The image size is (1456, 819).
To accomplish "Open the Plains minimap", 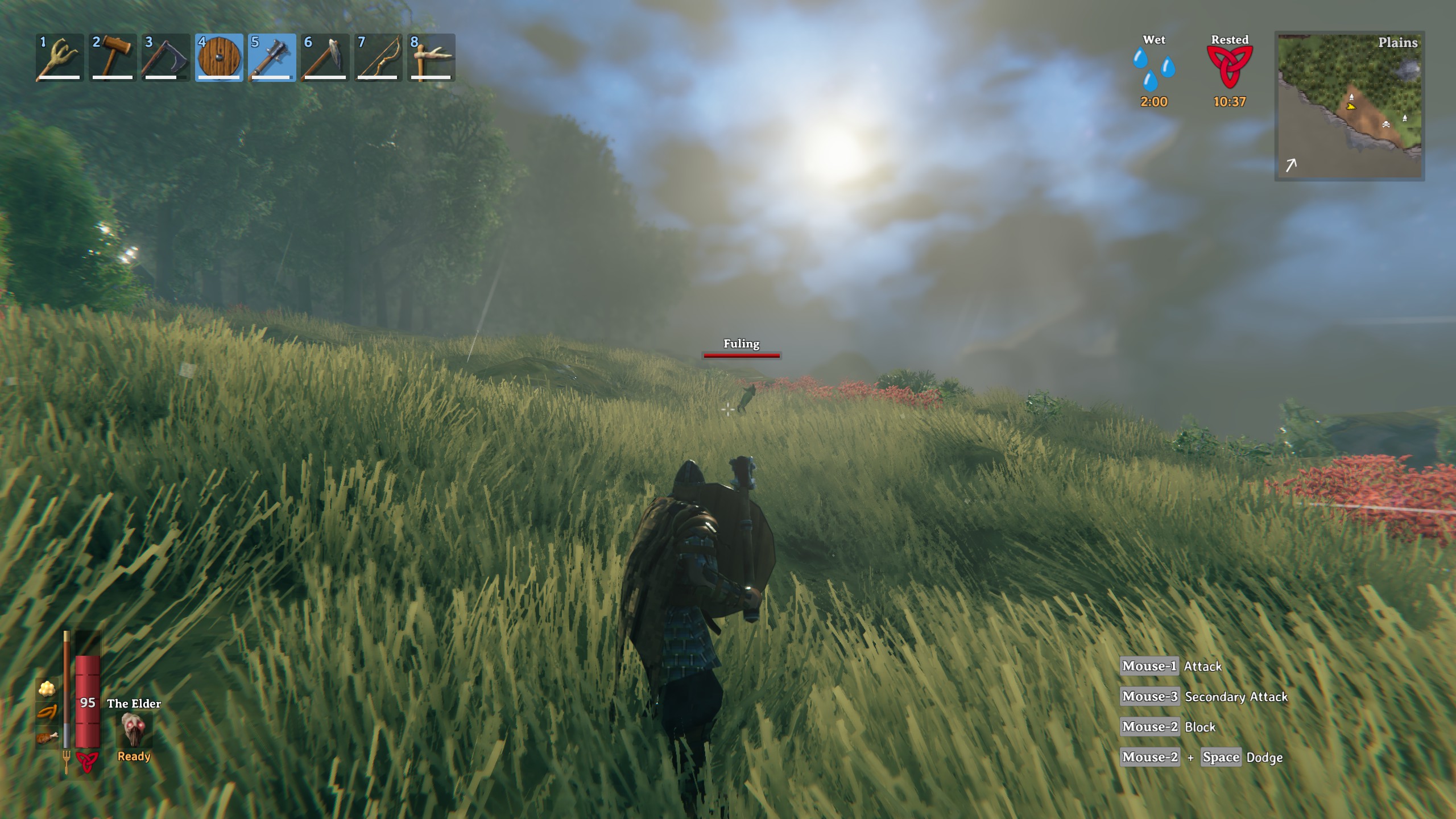I will pos(1349,106).
